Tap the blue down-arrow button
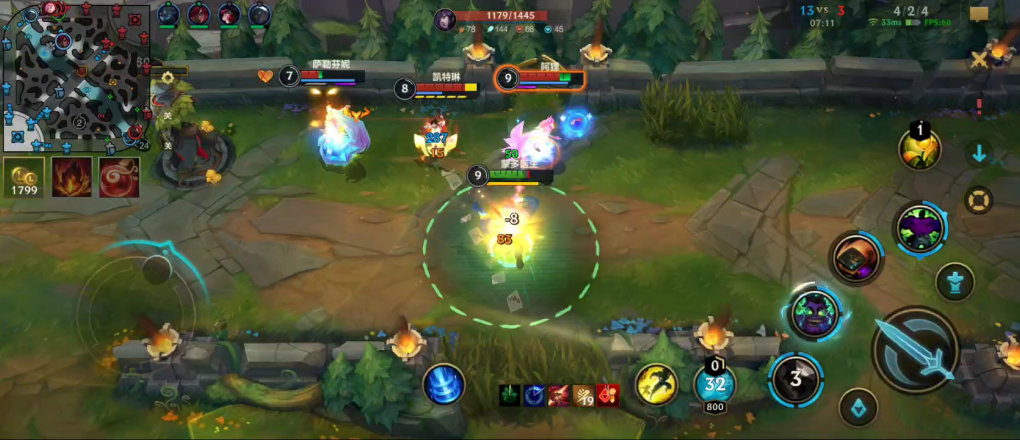The image size is (1020, 440). click(979, 154)
